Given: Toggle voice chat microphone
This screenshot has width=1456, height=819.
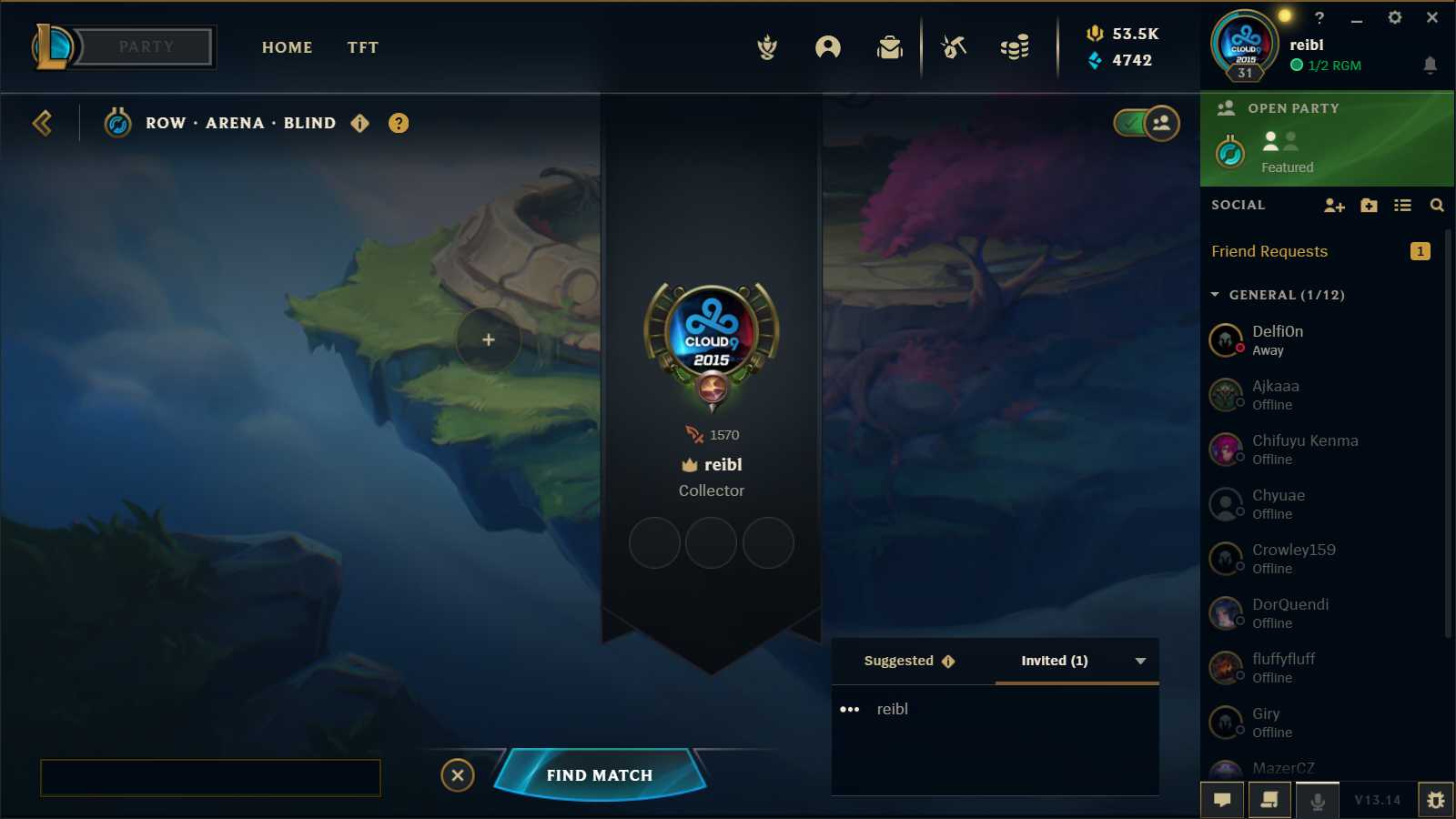Looking at the screenshot, I should [x=1319, y=800].
